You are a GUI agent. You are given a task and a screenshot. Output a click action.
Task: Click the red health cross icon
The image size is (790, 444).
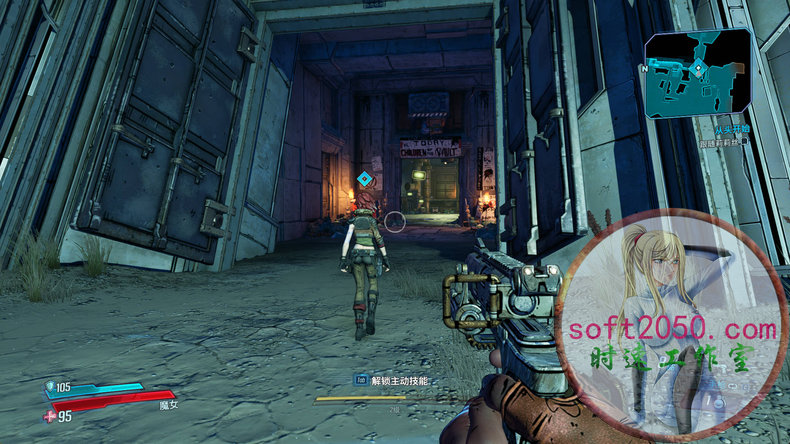[49, 416]
